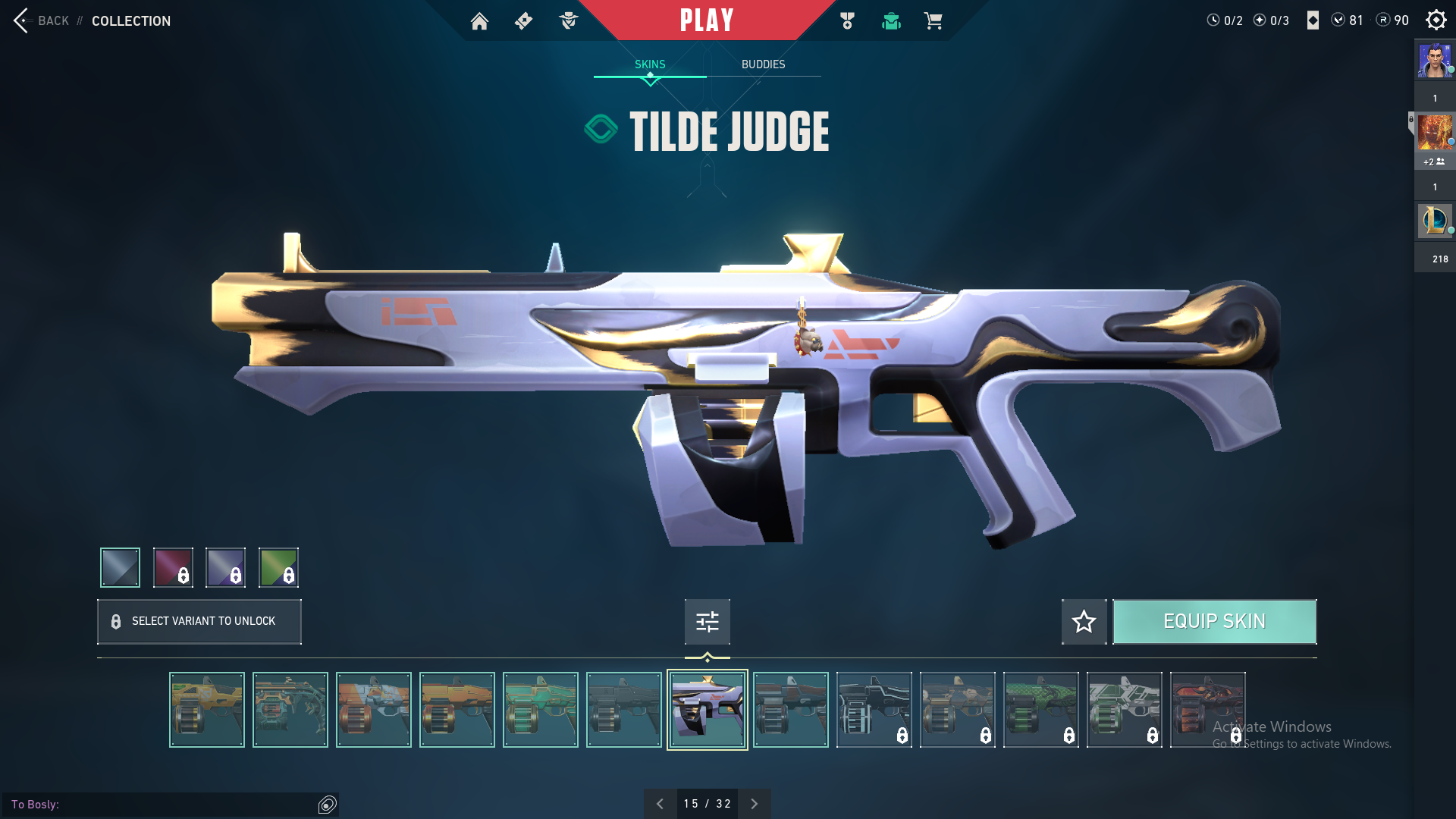The height and width of the screenshot is (819, 1456).
Task: Pick the locked green scaled Judge thumbnail
Action: click(x=1040, y=710)
